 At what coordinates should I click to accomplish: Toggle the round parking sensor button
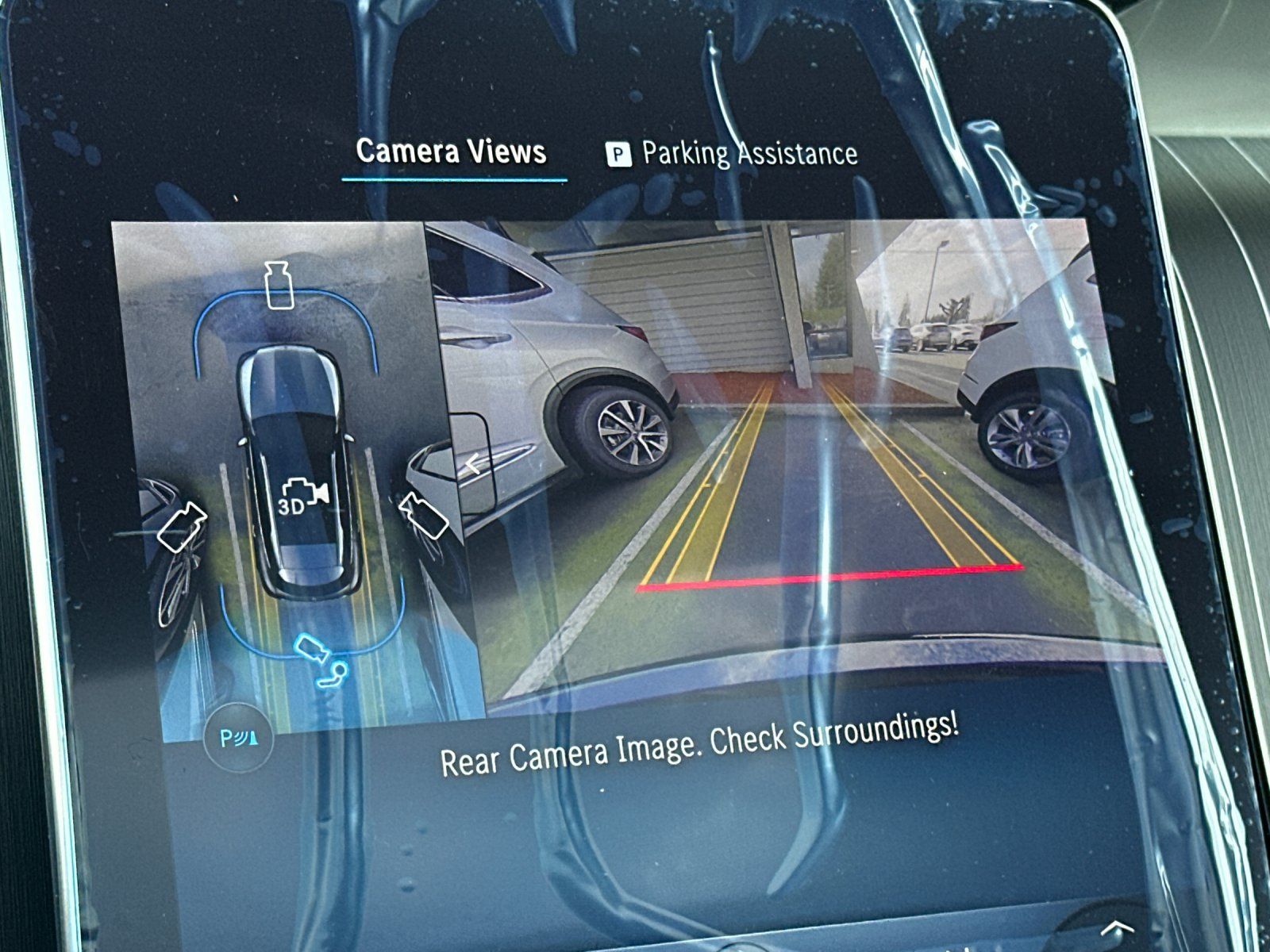[237, 739]
